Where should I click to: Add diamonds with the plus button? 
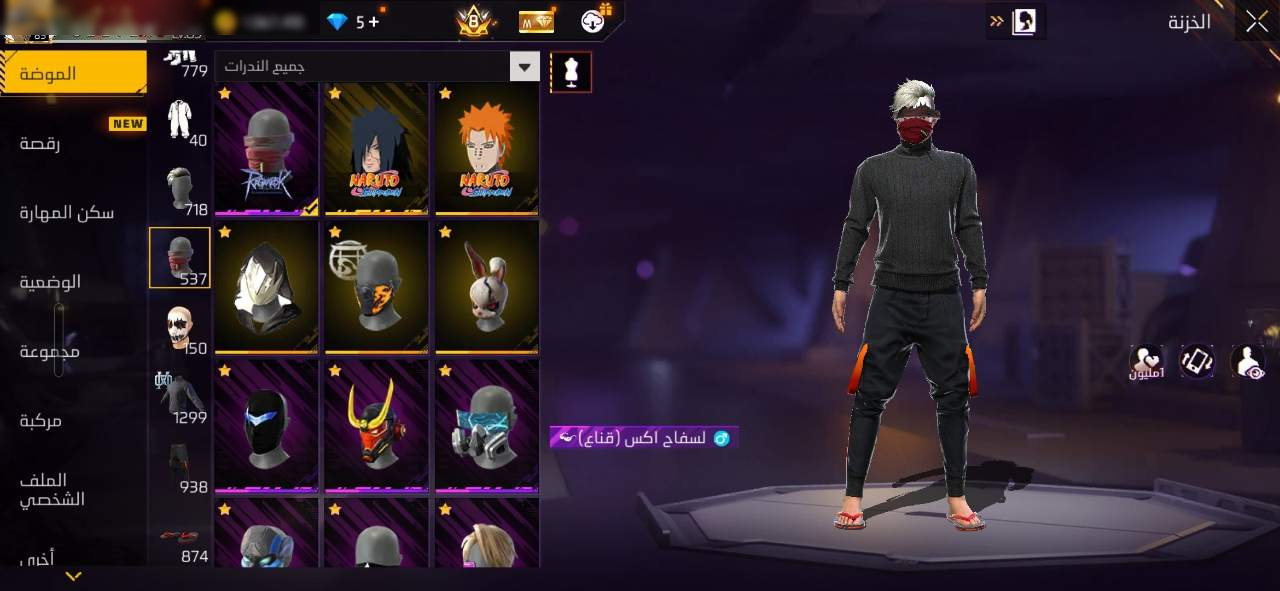(x=374, y=21)
